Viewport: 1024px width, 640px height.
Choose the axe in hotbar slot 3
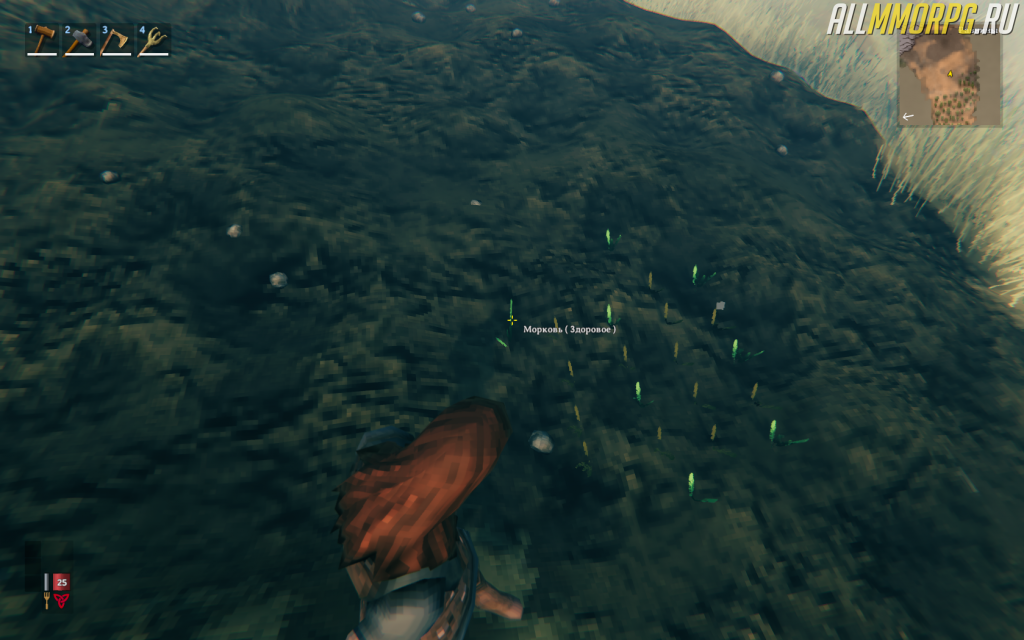click(x=116, y=40)
